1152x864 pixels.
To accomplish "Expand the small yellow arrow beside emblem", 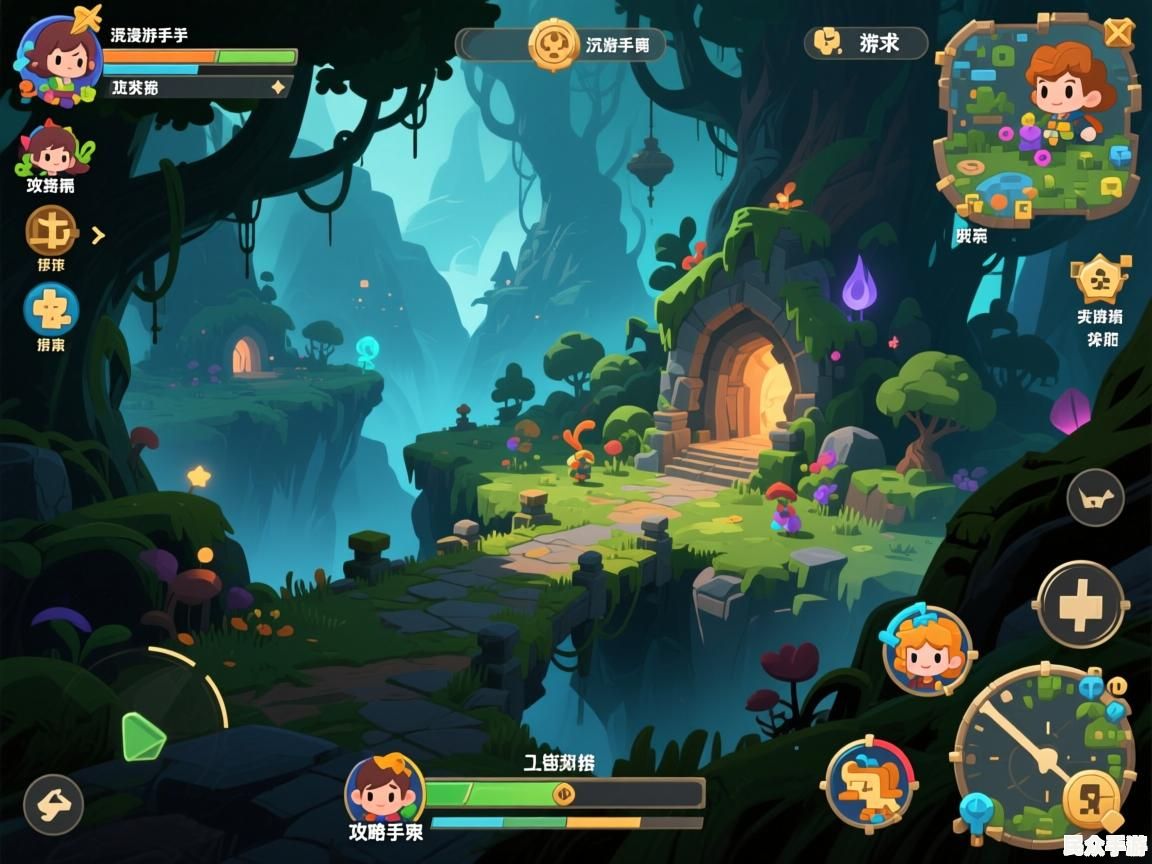I will pyautogui.click(x=98, y=236).
